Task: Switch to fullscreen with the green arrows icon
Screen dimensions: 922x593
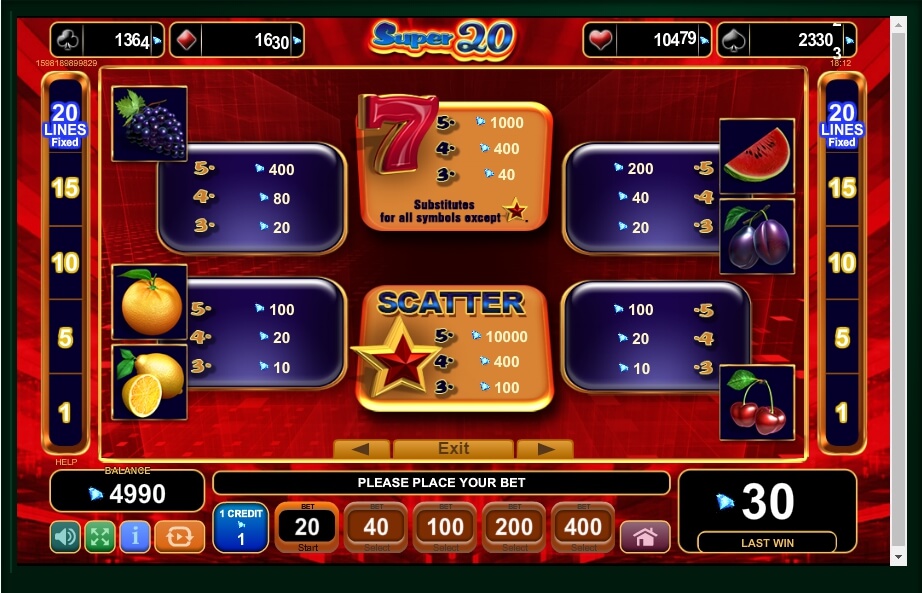Action: coord(99,537)
